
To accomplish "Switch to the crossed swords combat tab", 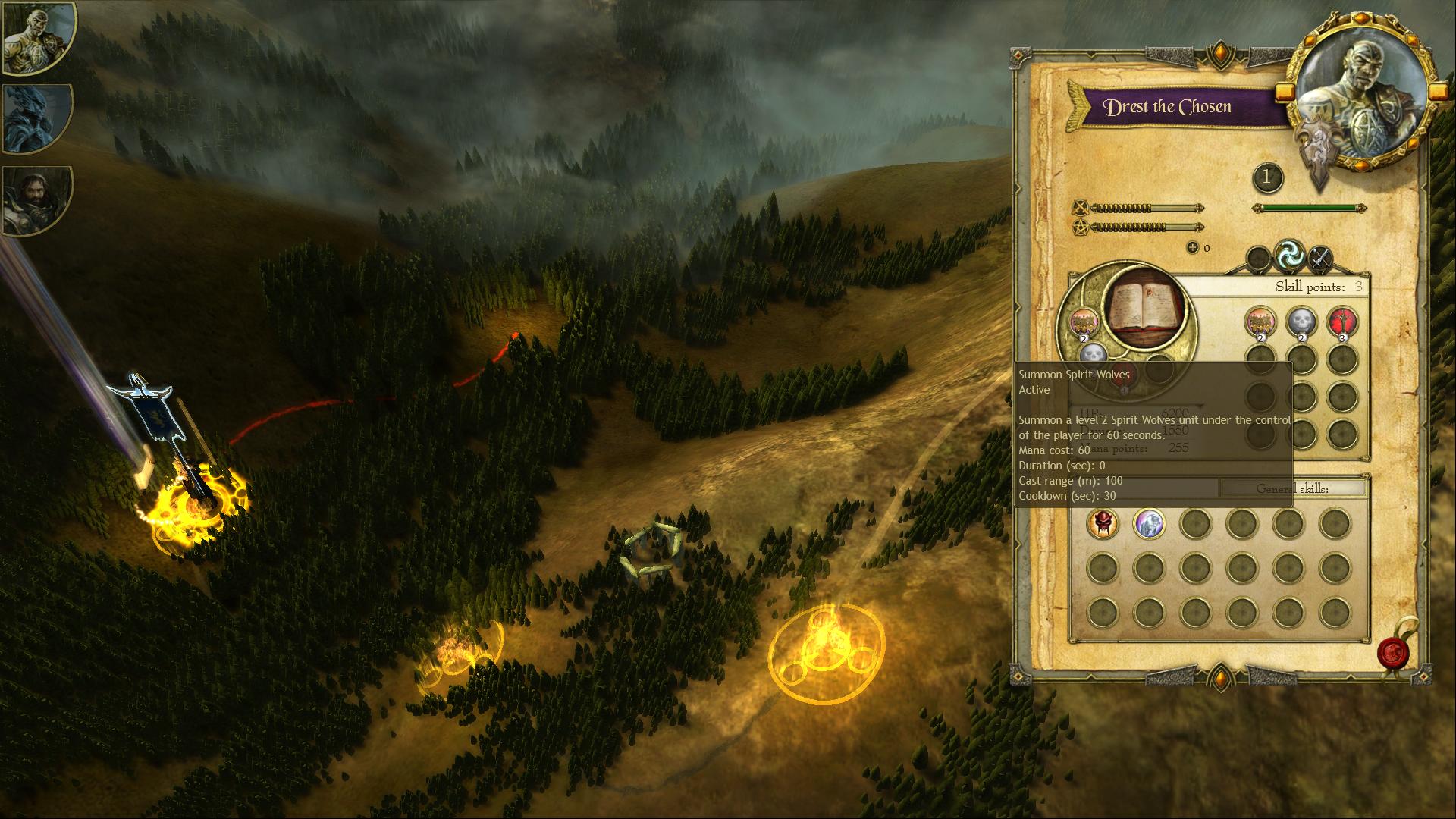I will pos(1321,258).
